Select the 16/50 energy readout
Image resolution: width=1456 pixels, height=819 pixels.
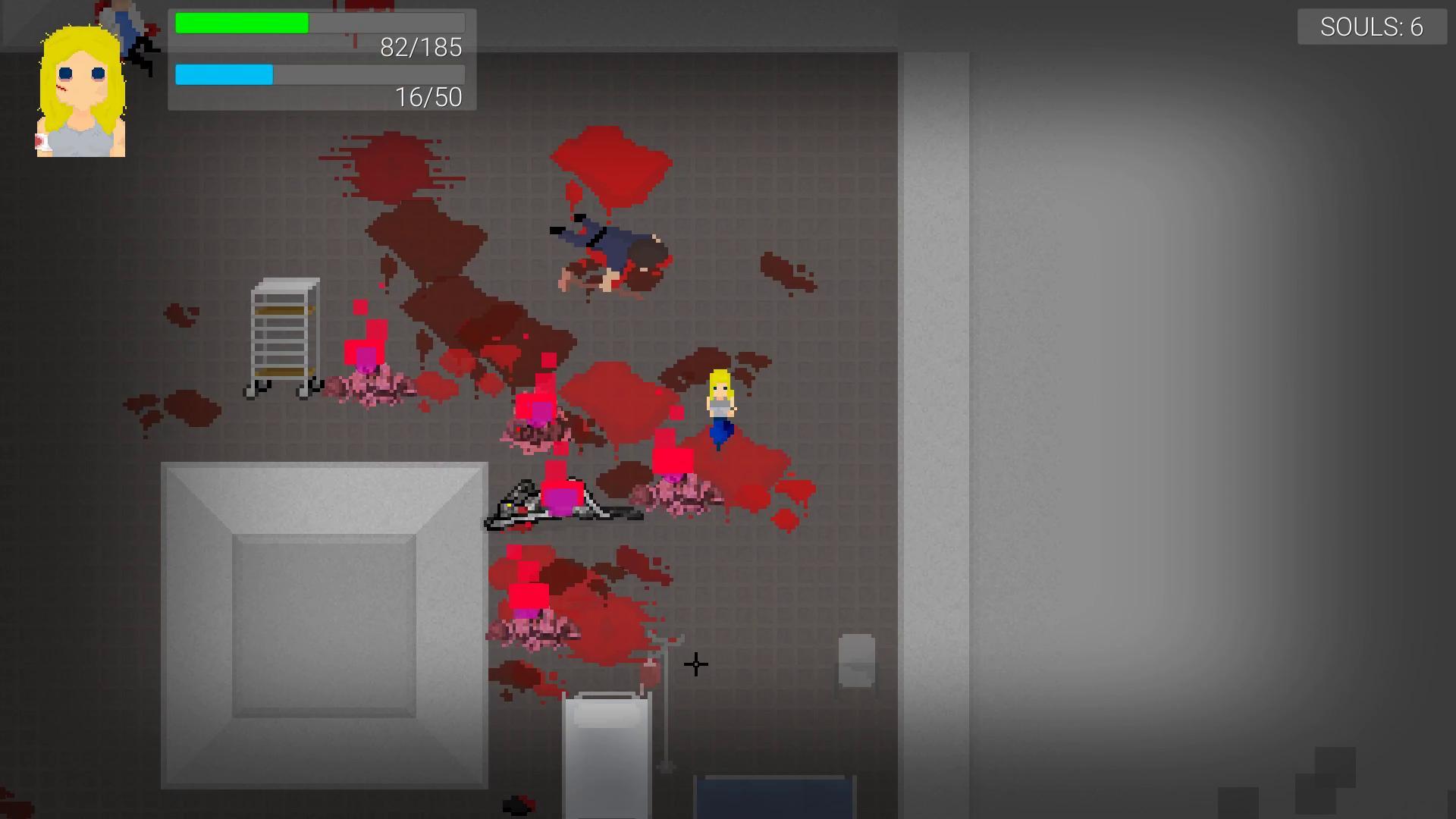(428, 97)
